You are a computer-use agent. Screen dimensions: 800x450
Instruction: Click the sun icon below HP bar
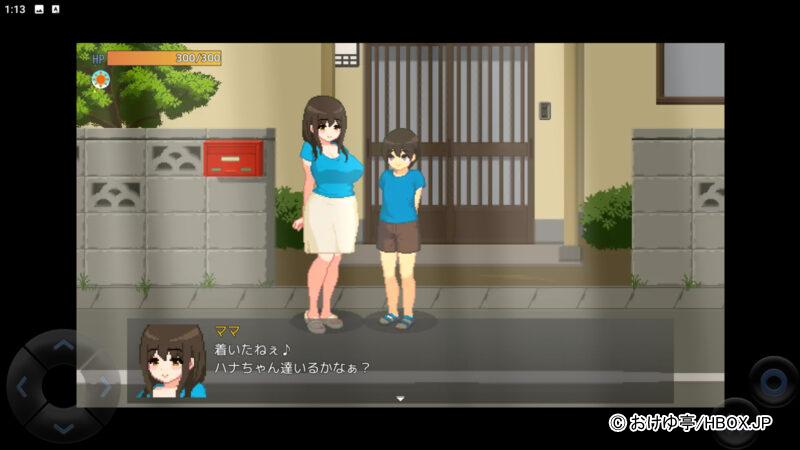tap(99, 79)
